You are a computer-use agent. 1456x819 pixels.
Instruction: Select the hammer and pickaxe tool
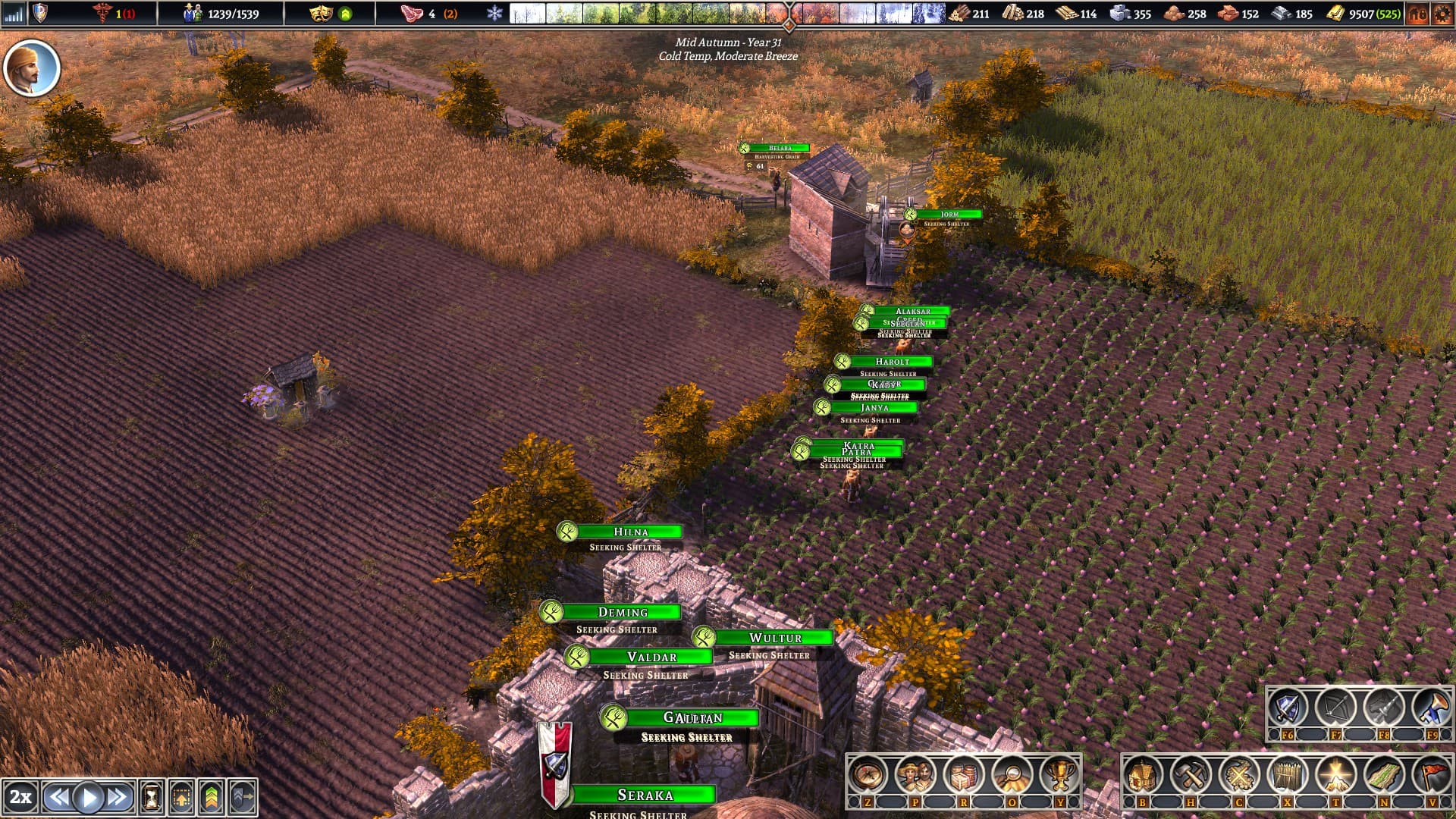[x=1191, y=775]
